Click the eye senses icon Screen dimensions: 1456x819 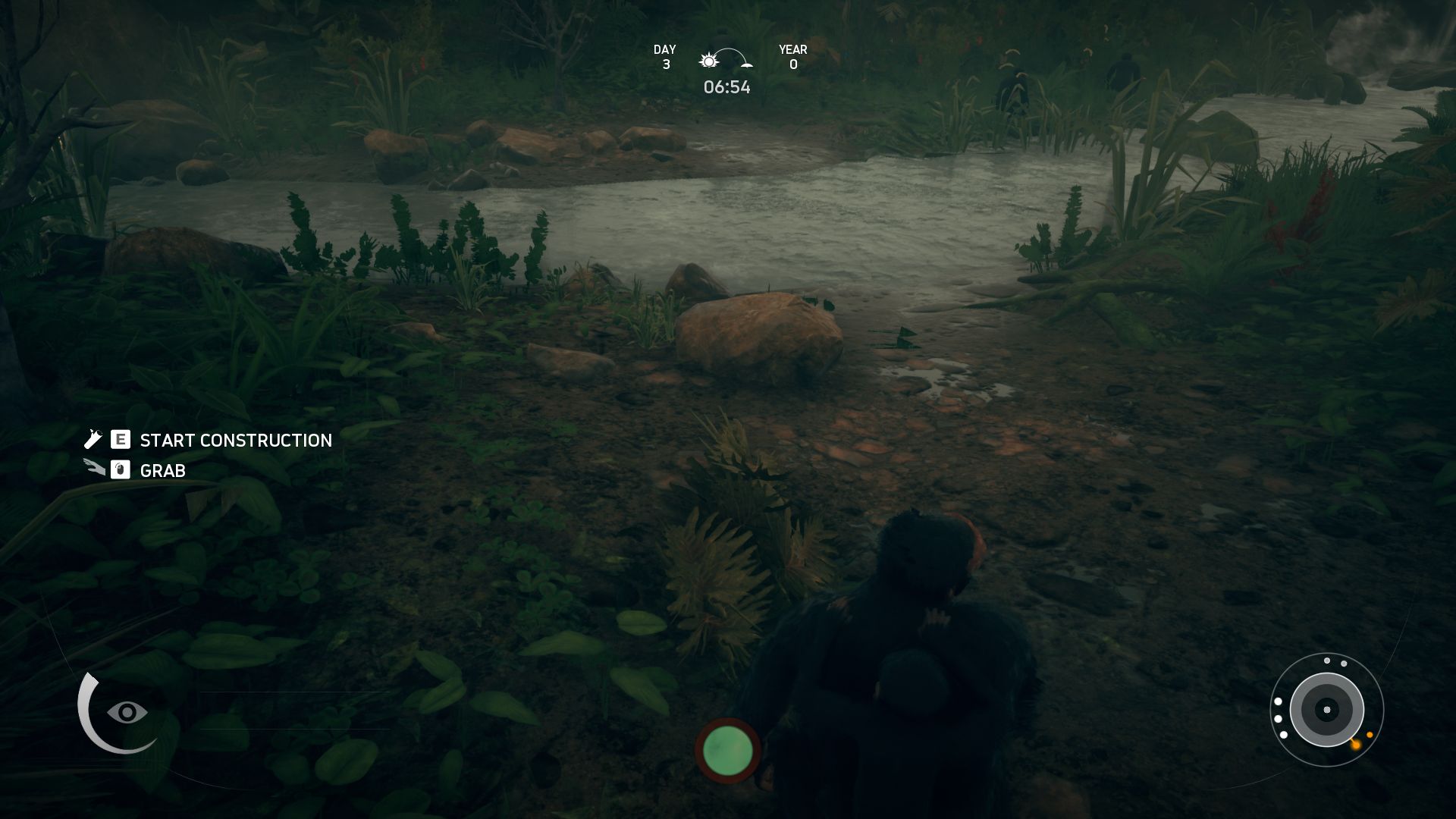pyautogui.click(x=127, y=712)
